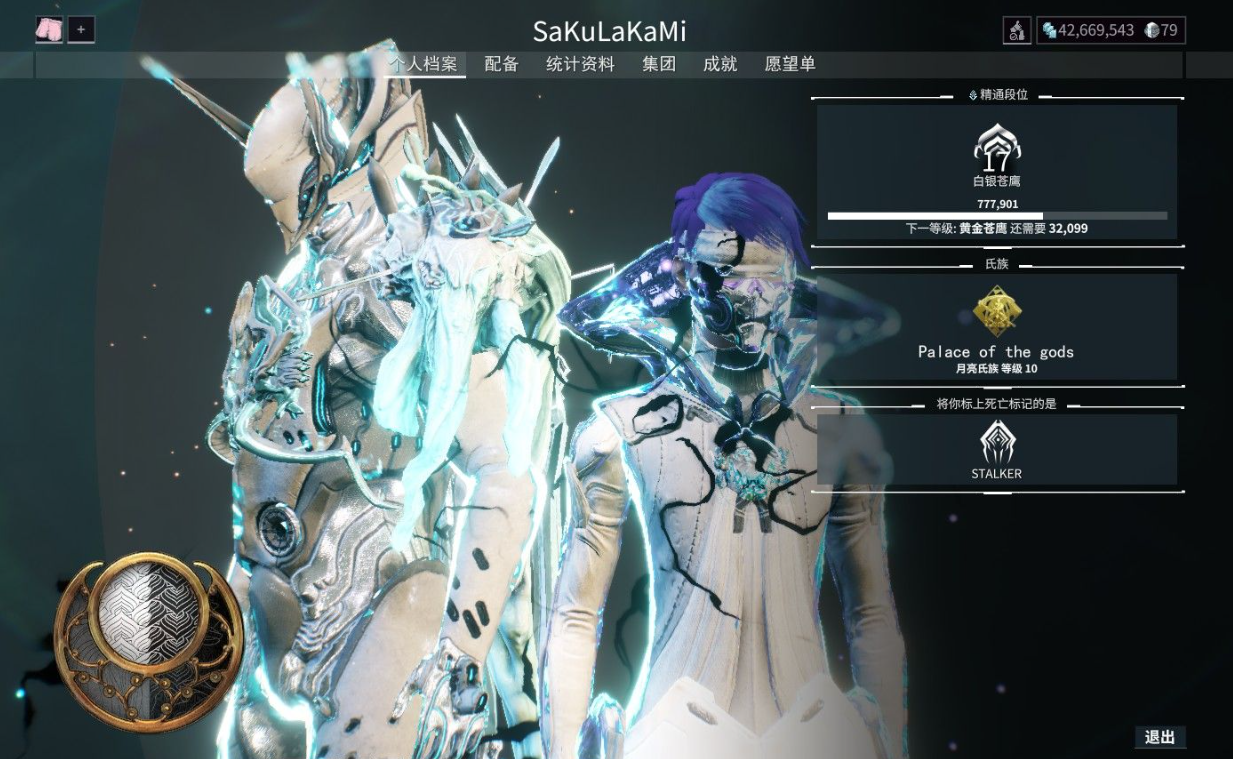This screenshot has height=759, width=1233.
Task: Open the Palace of the gods clan panel
Action: pos(996,328)
